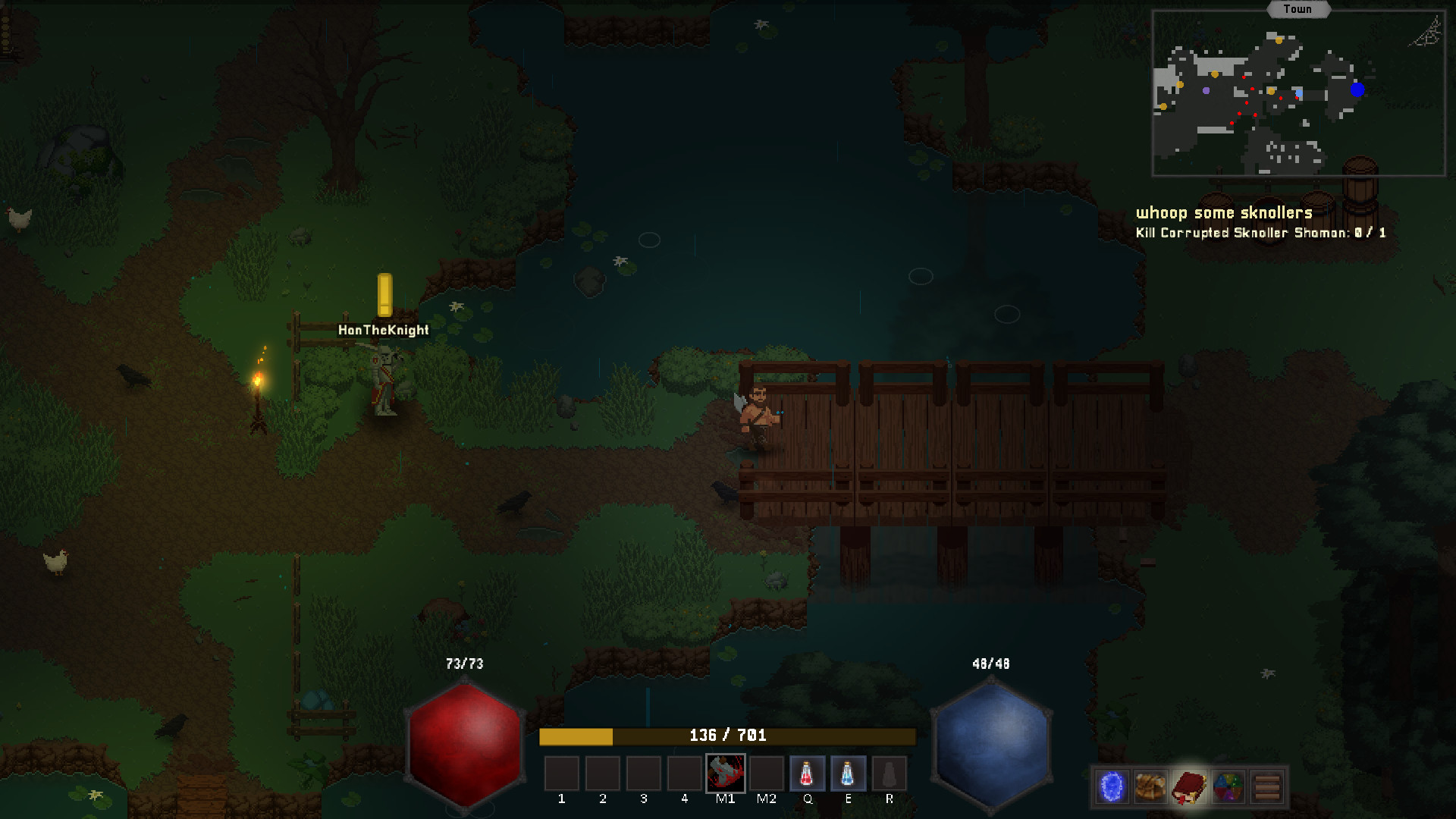Collapse the minimap panel
The width and height of the screenshot is (1456, 819).
[x=1298, y=91]
